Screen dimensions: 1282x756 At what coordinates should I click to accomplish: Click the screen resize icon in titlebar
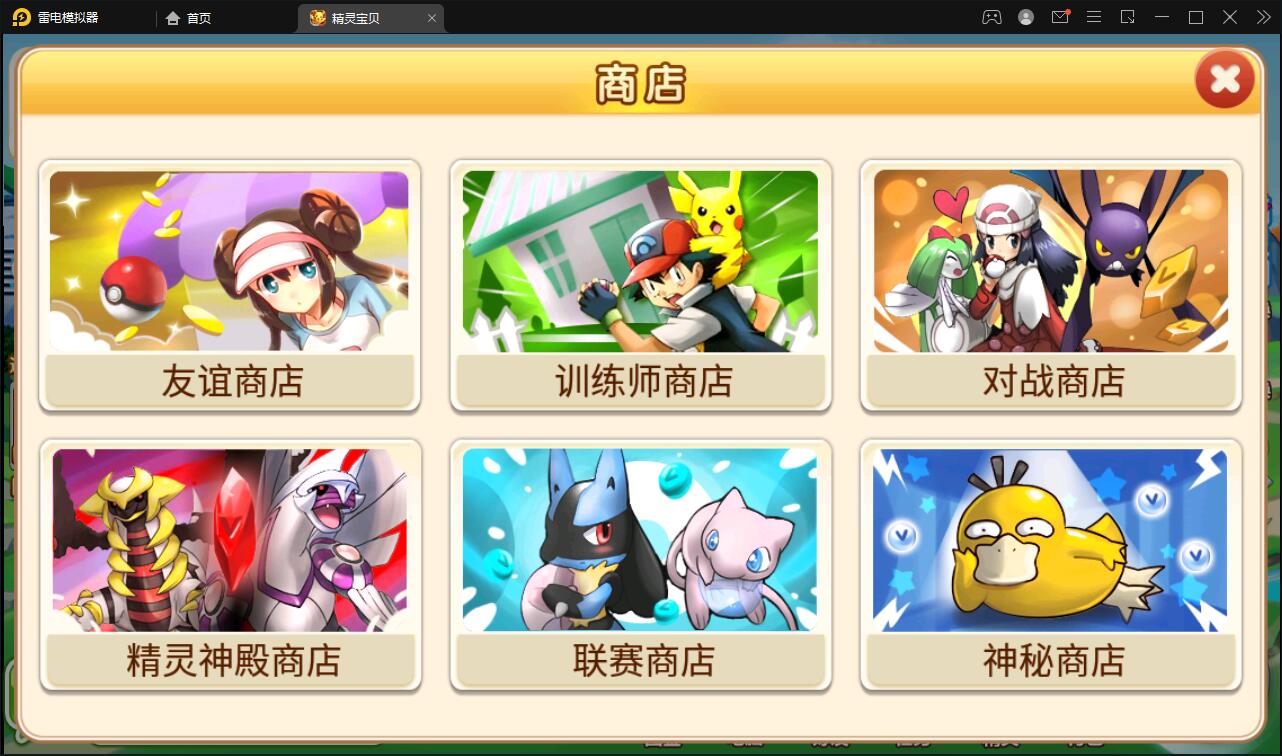[1127, 17]
